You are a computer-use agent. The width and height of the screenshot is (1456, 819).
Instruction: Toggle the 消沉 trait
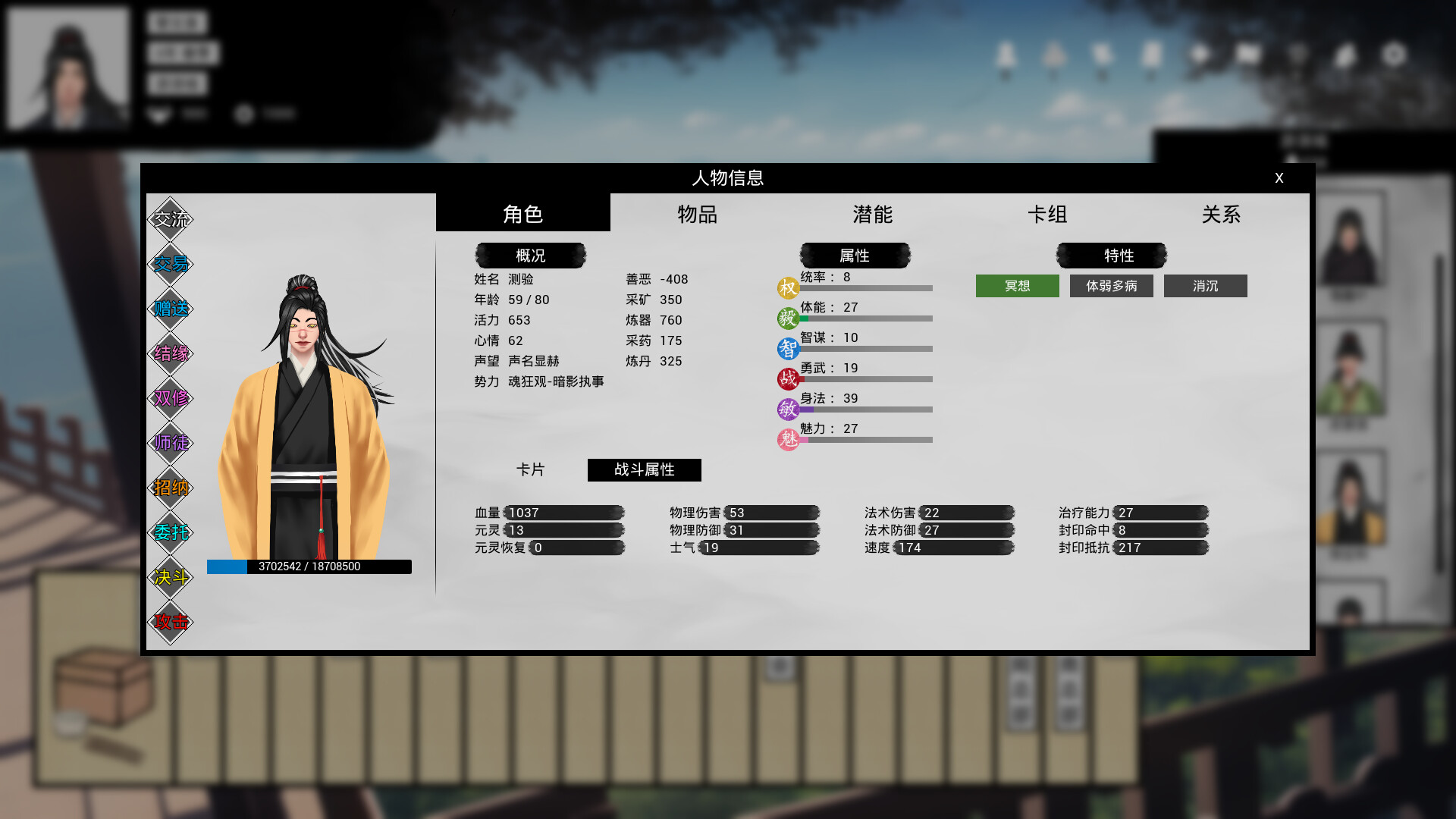coord(1205,286)
